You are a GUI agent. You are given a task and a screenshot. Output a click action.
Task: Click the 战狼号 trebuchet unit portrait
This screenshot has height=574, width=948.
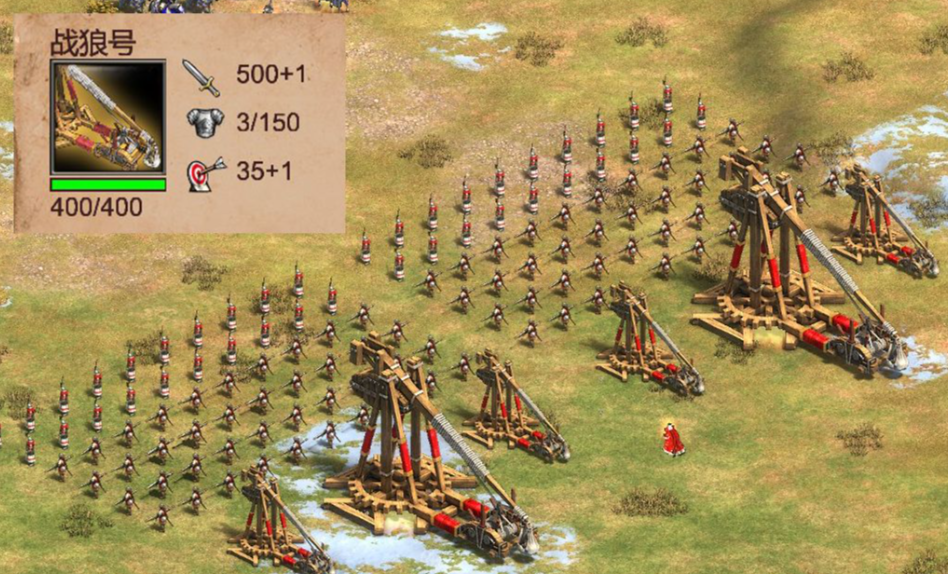pyautogui.click(x=108, y=117)
